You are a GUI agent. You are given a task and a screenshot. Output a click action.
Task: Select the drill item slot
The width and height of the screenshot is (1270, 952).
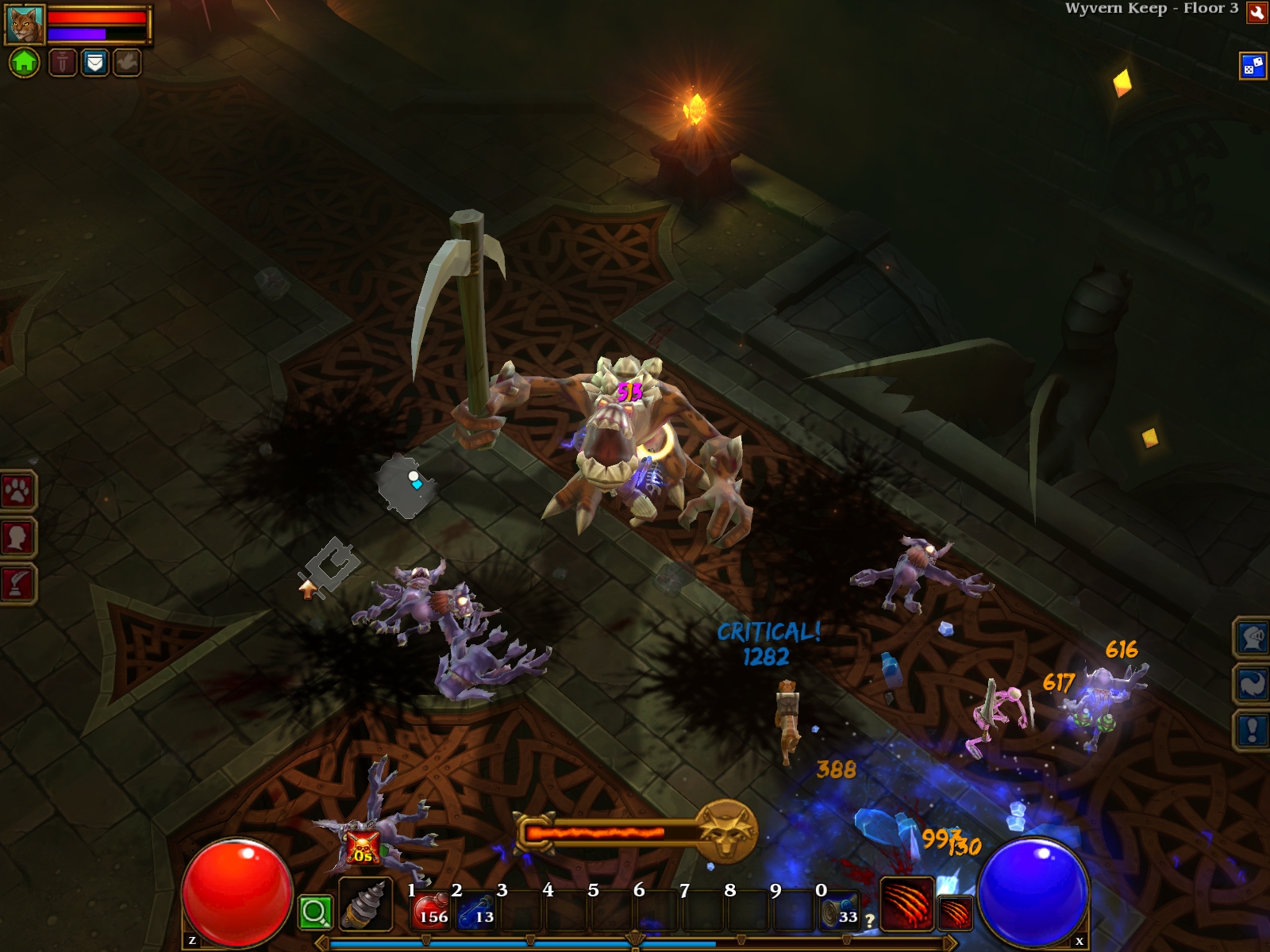[365, 905]
